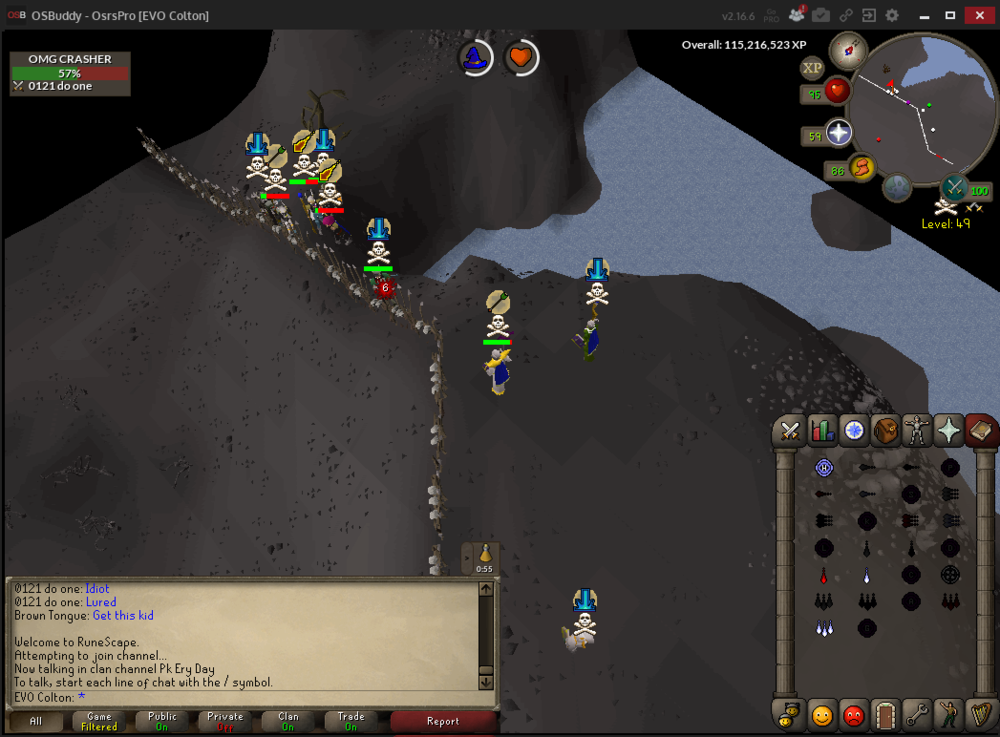Toggle the XP drops button
This screenshot has width=1000, height=737.
coord(812,68)
